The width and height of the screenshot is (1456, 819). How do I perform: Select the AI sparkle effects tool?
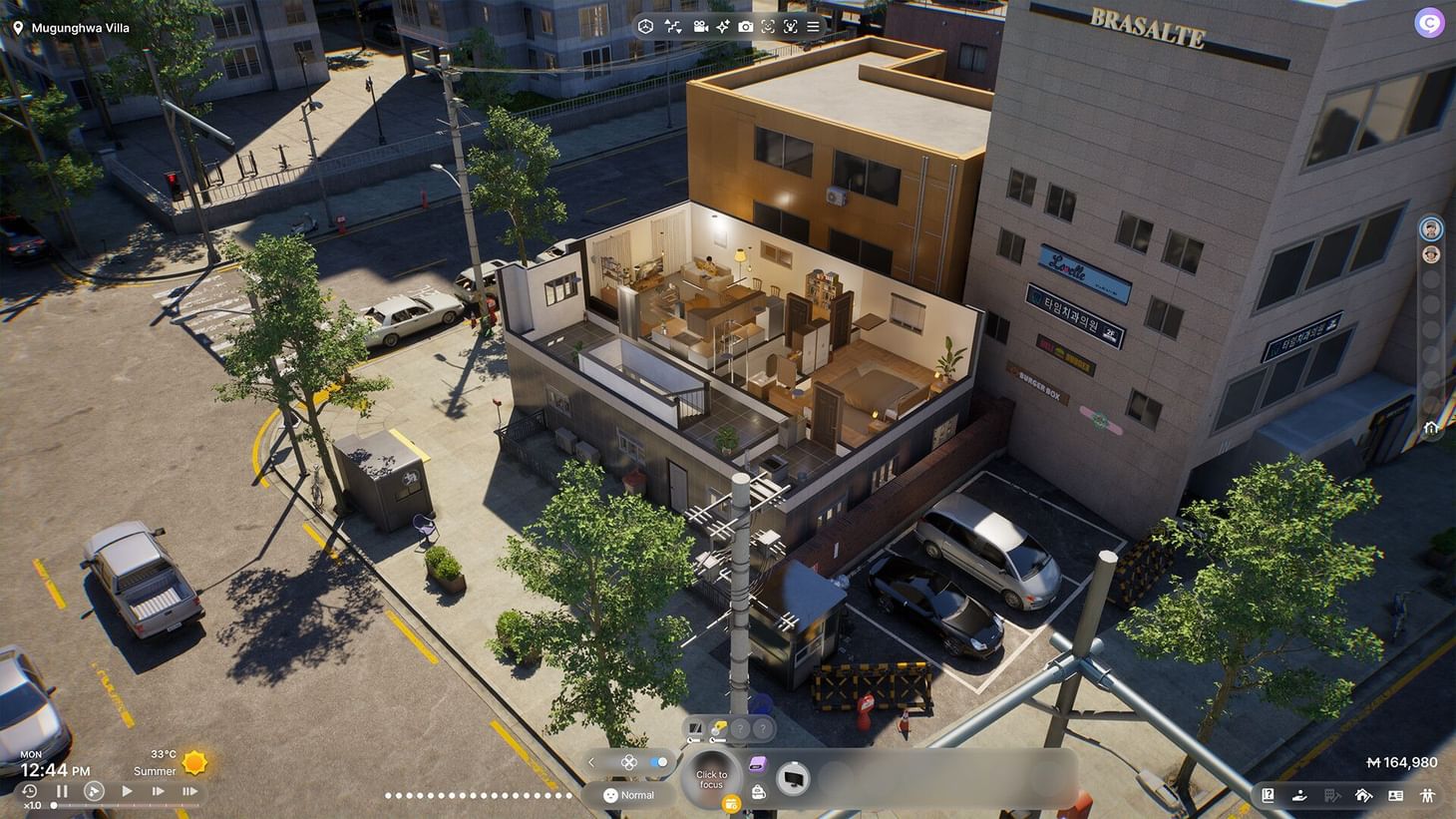coord(723,27)
